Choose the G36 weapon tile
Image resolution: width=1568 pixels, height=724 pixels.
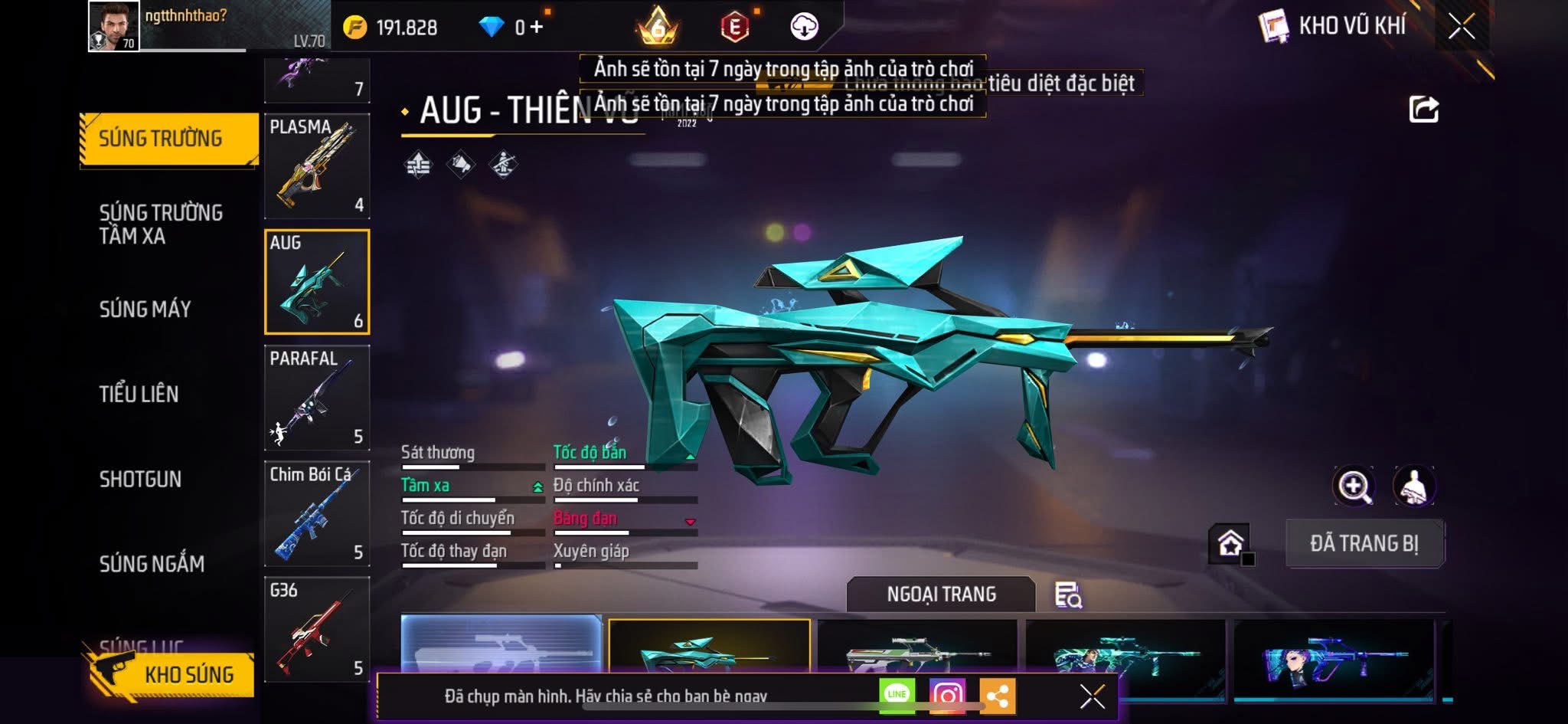317,629
